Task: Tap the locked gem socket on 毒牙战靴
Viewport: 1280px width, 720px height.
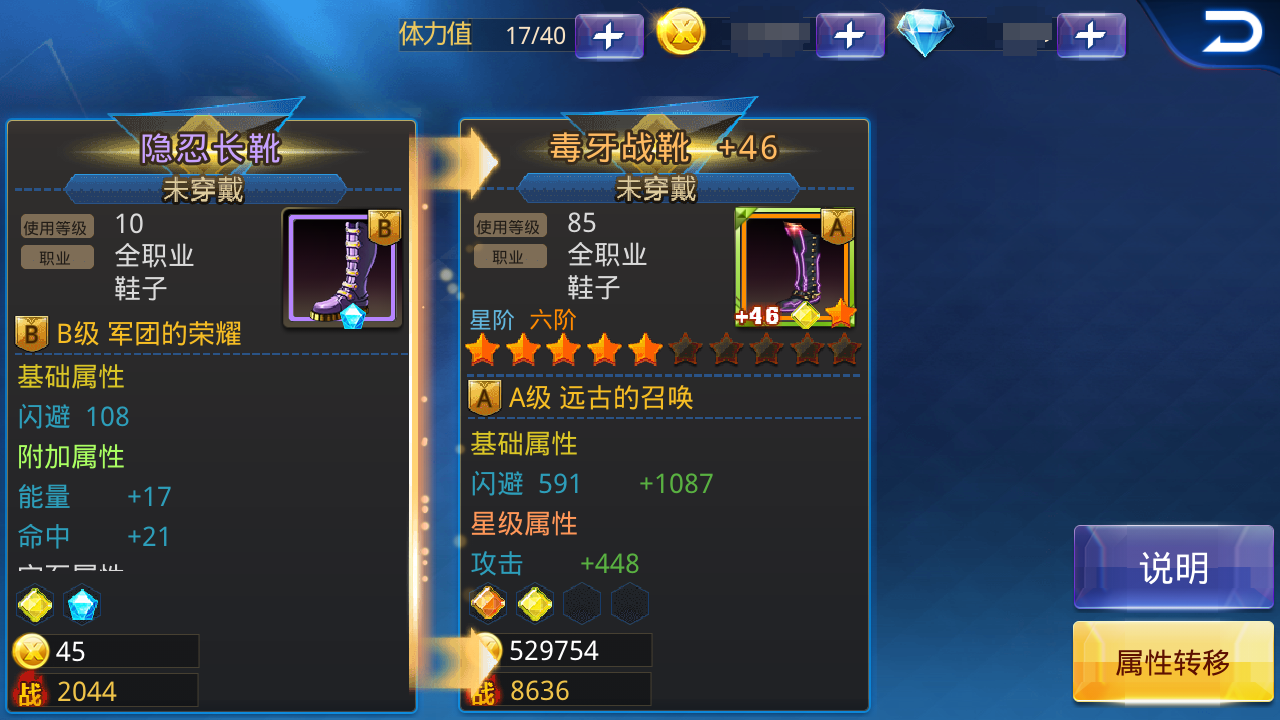Action: click(x=581, y=604)
